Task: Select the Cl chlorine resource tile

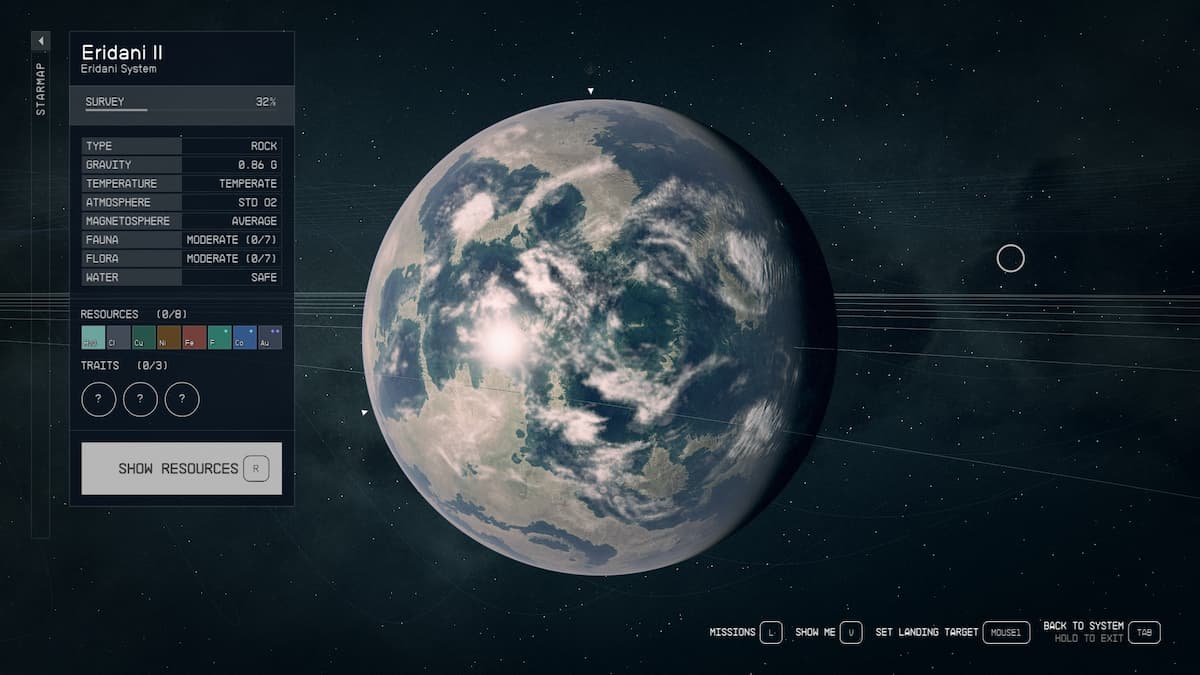Action: click(x=119, y=338)
